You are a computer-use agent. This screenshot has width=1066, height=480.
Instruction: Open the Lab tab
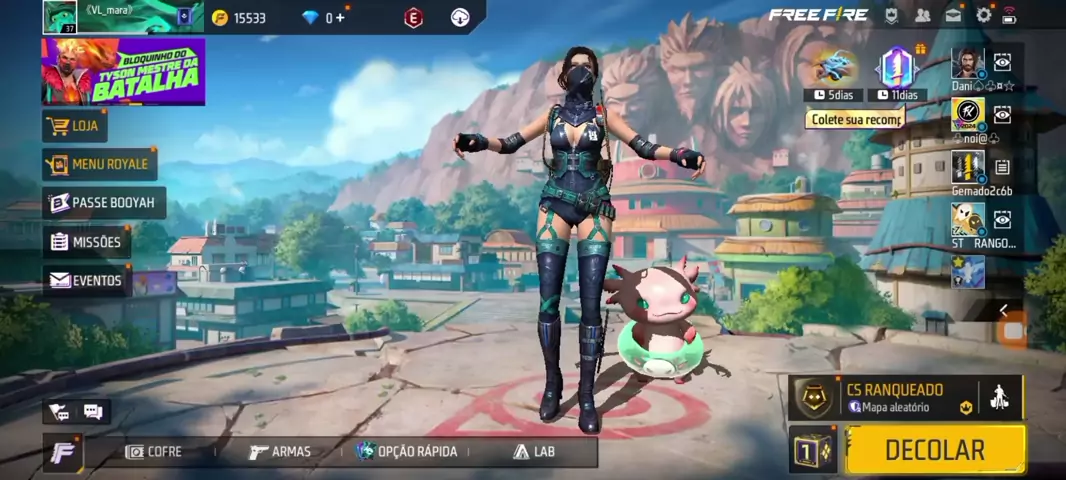(x=534, y=452)
